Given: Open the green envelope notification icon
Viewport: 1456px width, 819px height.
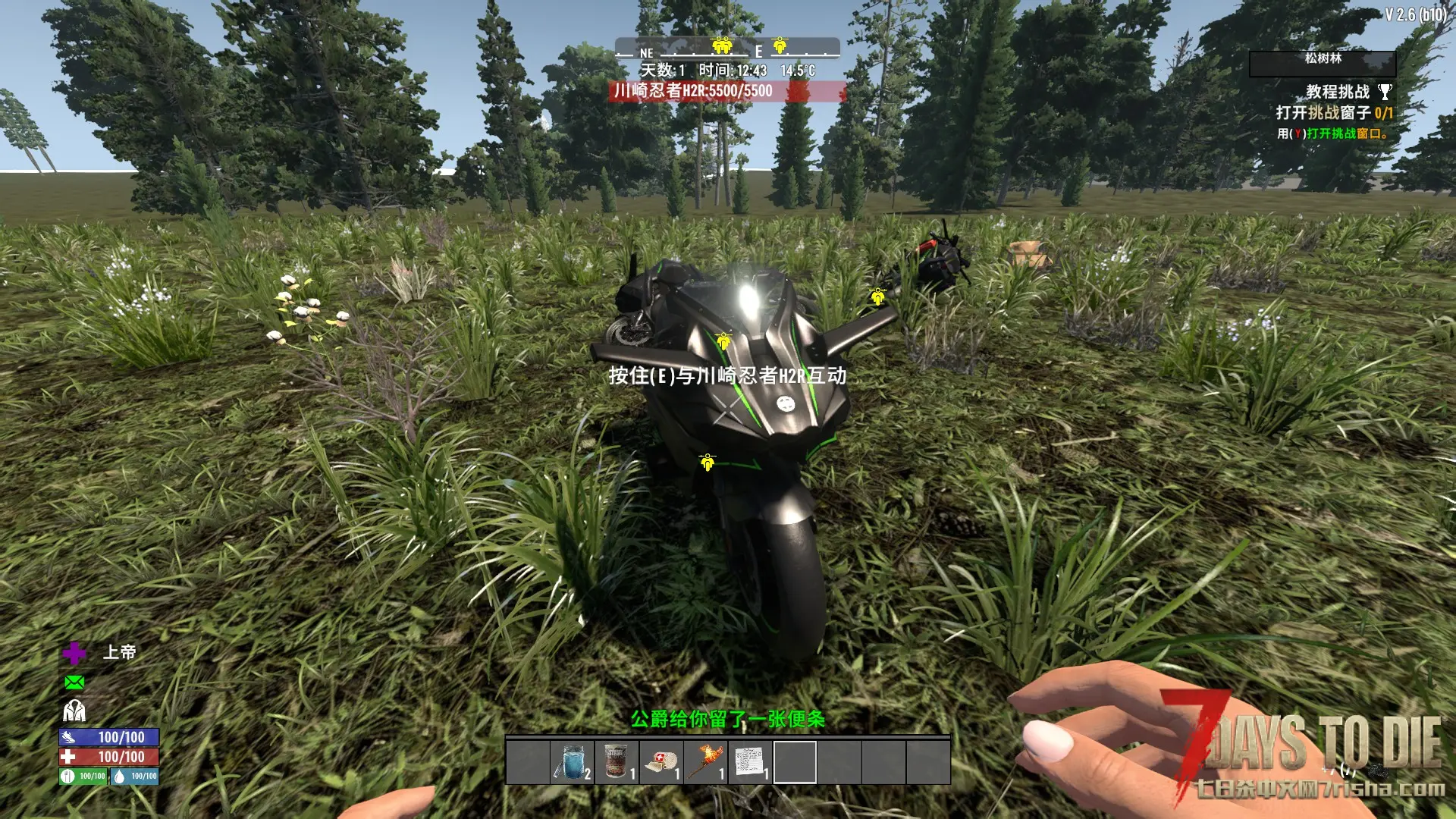Looking at the screenshot, I should click(x=74, y=682).
